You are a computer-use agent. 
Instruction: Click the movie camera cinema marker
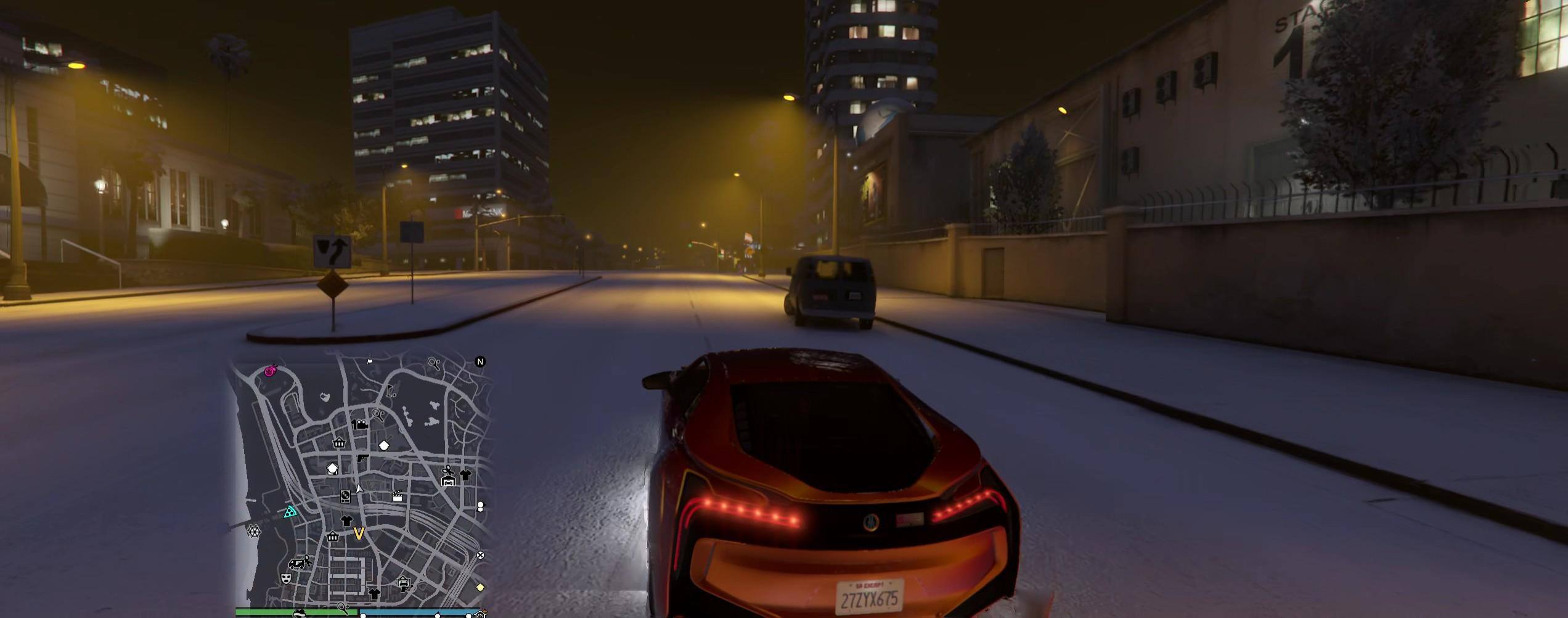click(x=360, y=424)
